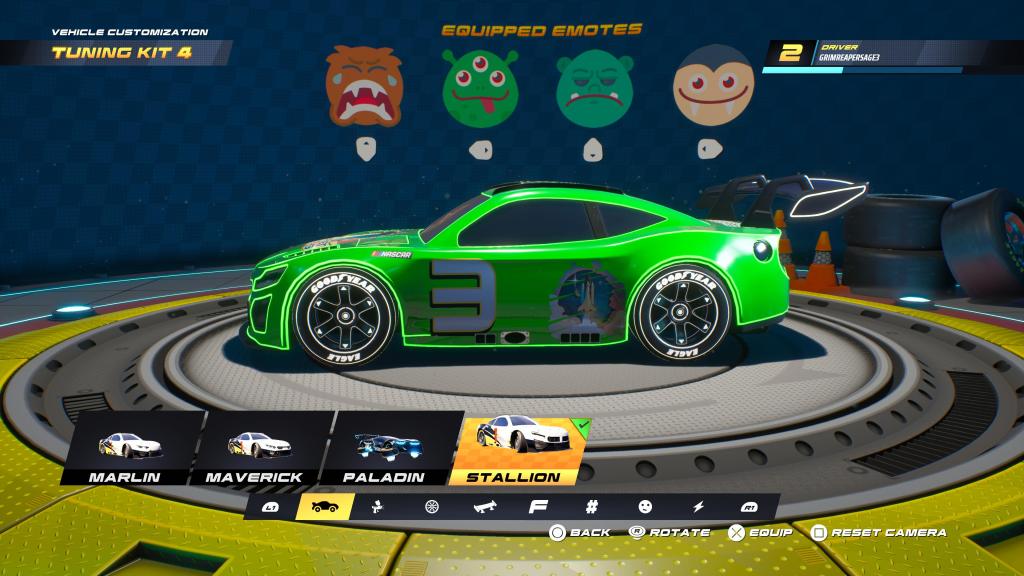Image resolution: width=1024 pixels, height=576 pixels.
Task: Open the number sign category tab
Action: click(591, 507)
